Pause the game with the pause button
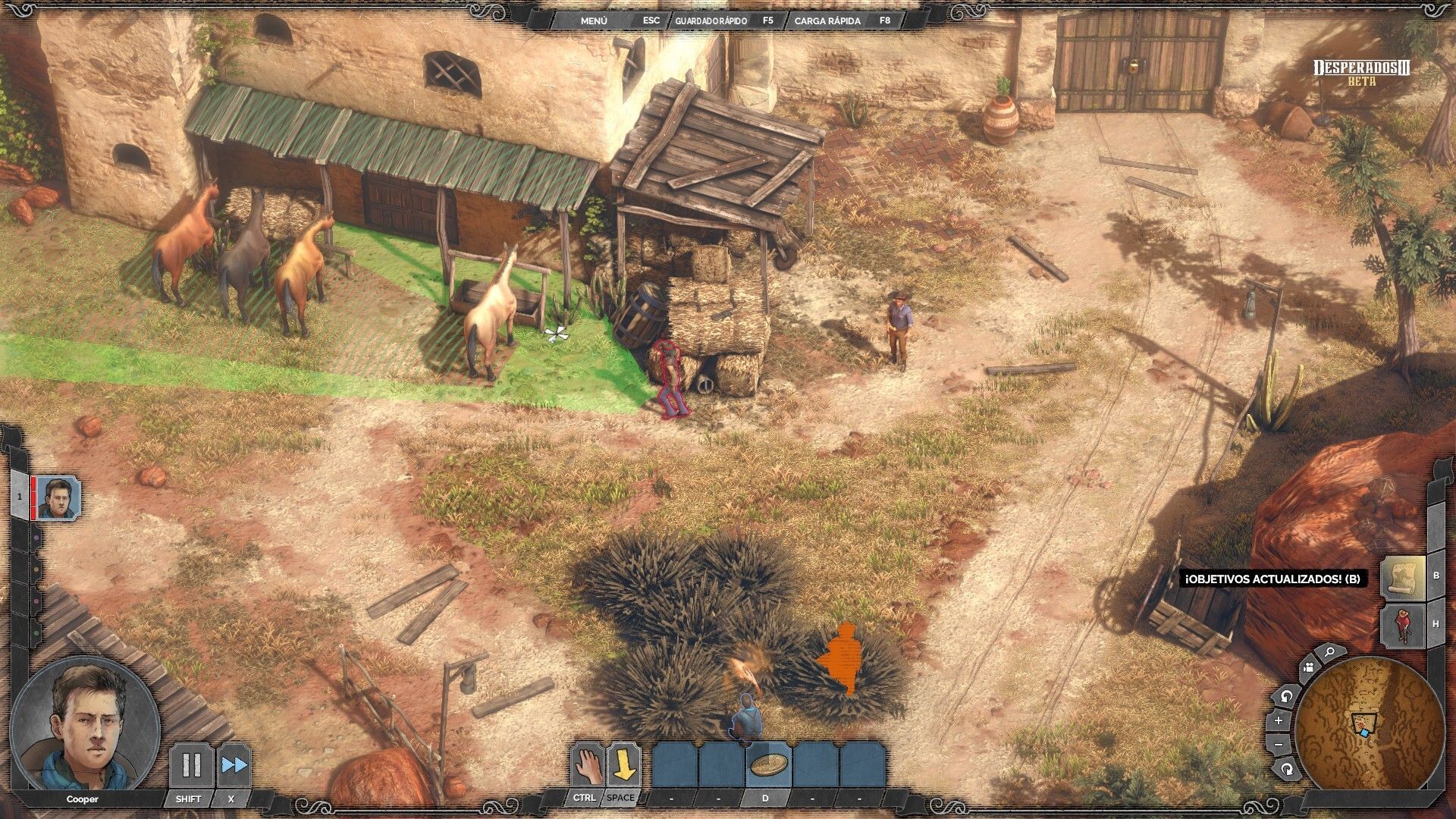Viewport: 1456px width, 819px height. 190,765
